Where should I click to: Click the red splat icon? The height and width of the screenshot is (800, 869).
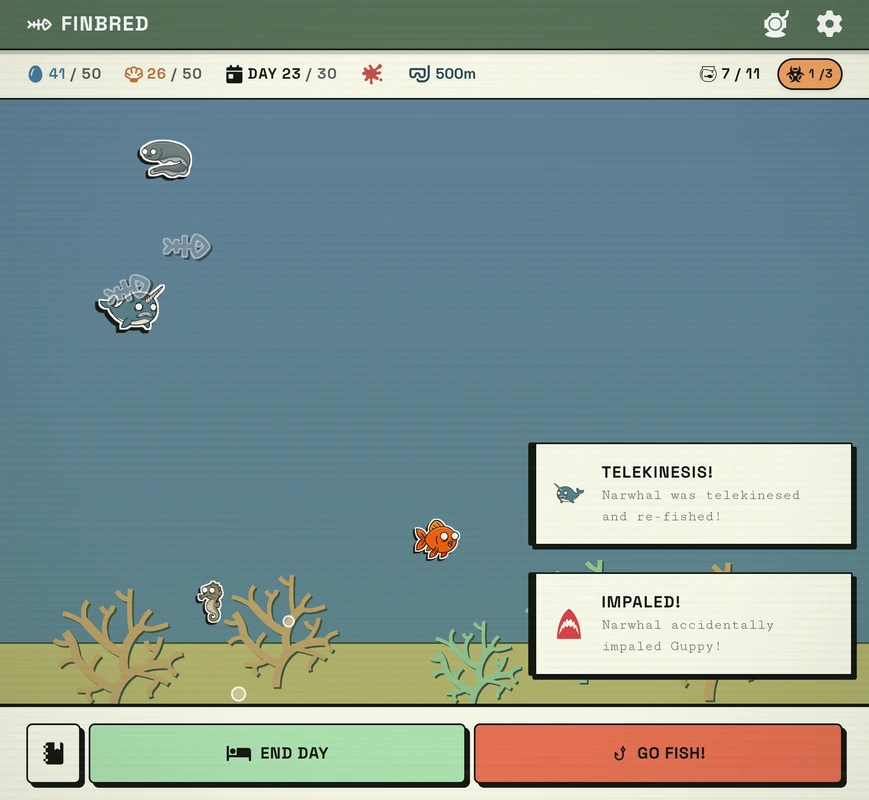click(x=372, y=74)
